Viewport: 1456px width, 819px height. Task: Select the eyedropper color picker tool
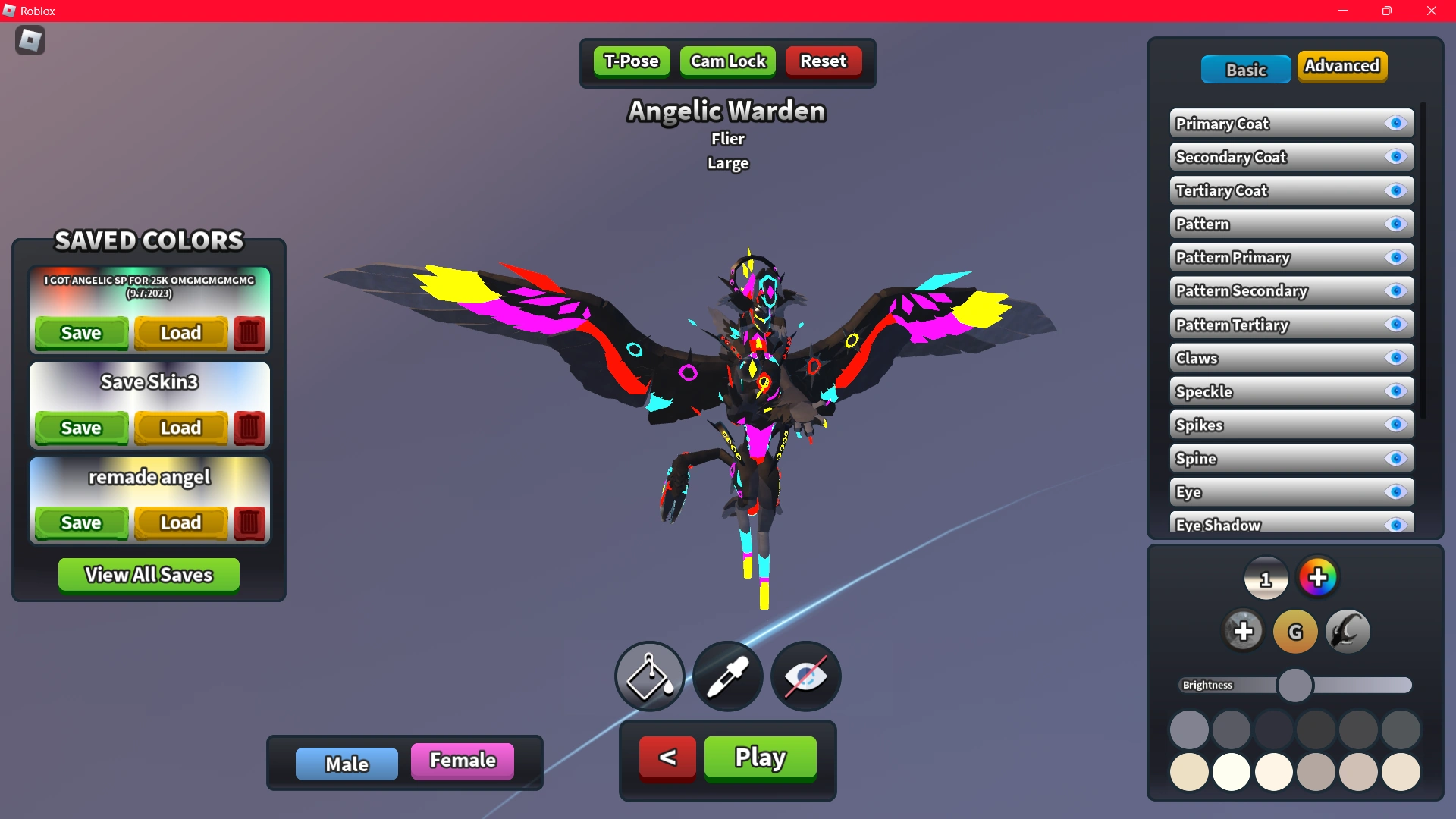(x=727, y=676)
